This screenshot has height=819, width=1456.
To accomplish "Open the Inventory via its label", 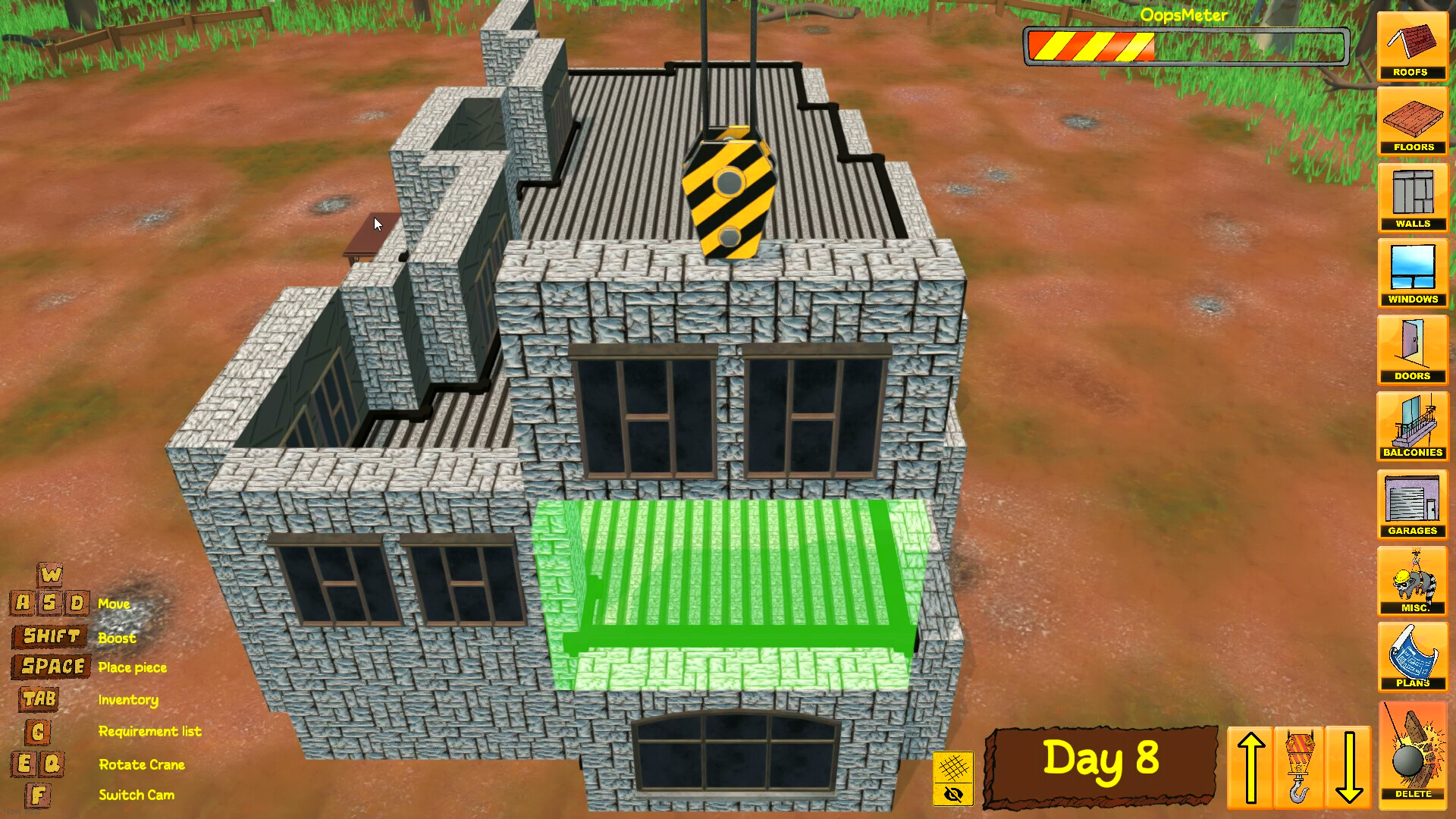I will click(128, 700).
